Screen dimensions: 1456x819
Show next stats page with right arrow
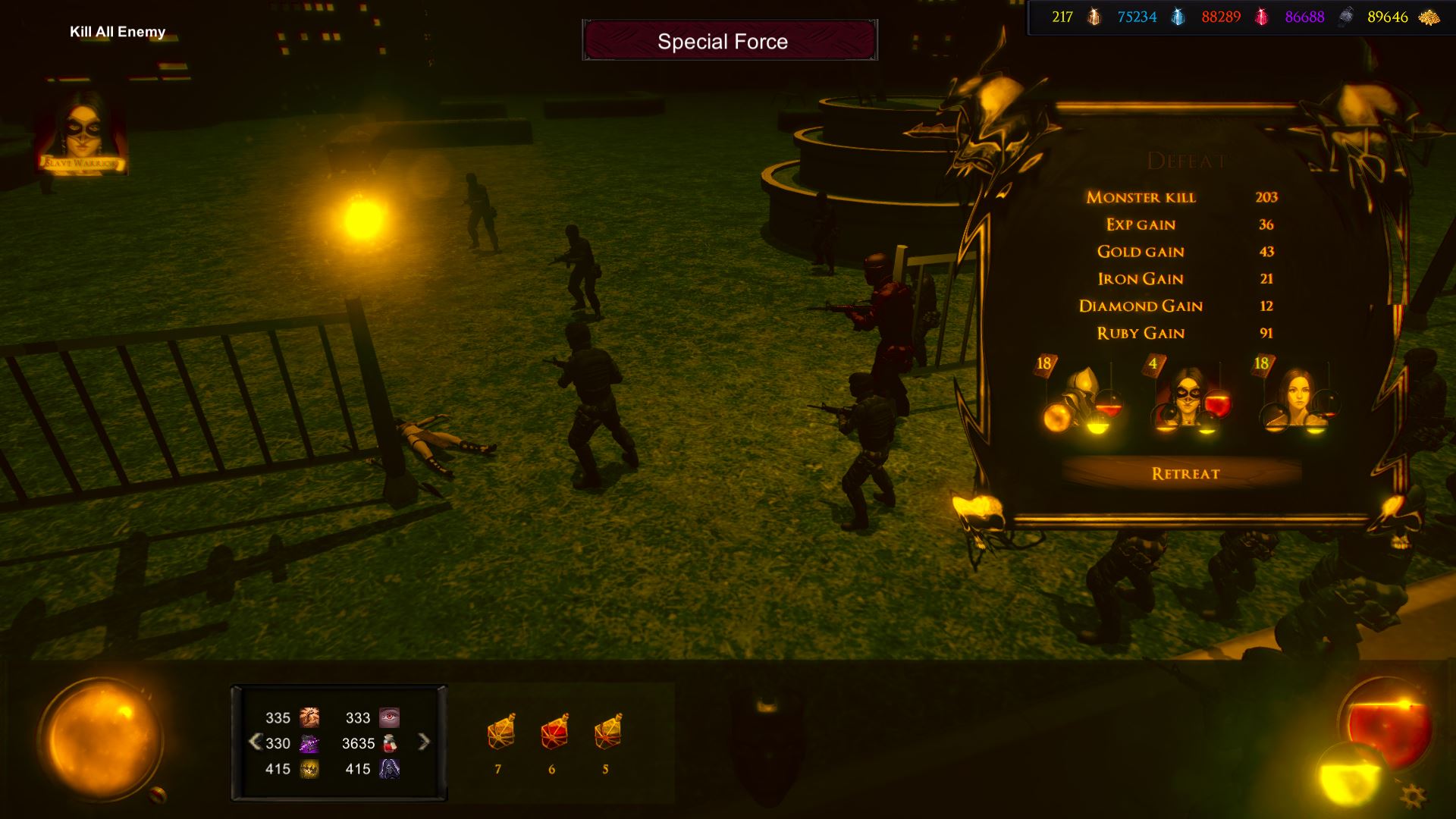424,742
